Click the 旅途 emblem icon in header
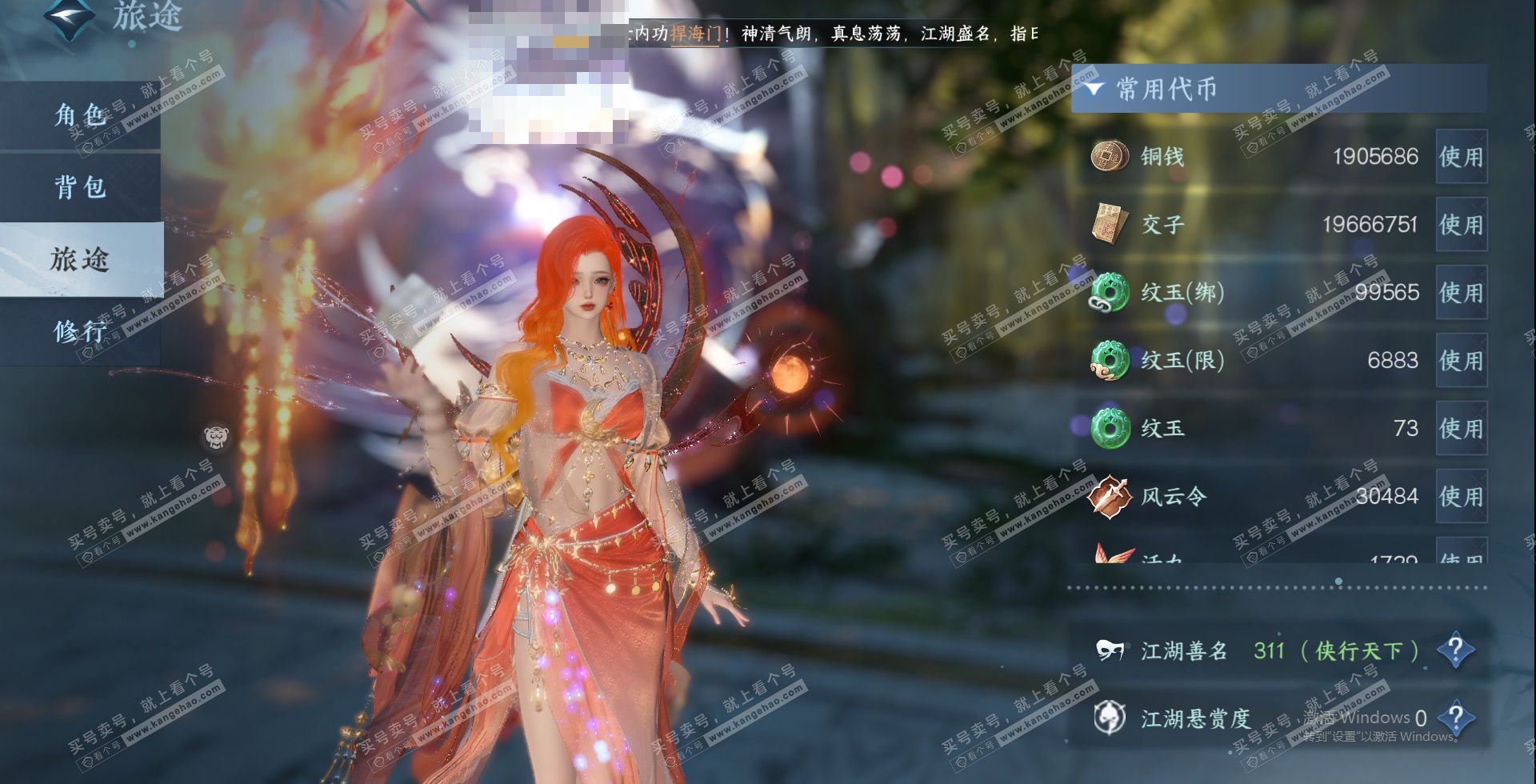1536x784 pixels. click(x=69, y=18)
